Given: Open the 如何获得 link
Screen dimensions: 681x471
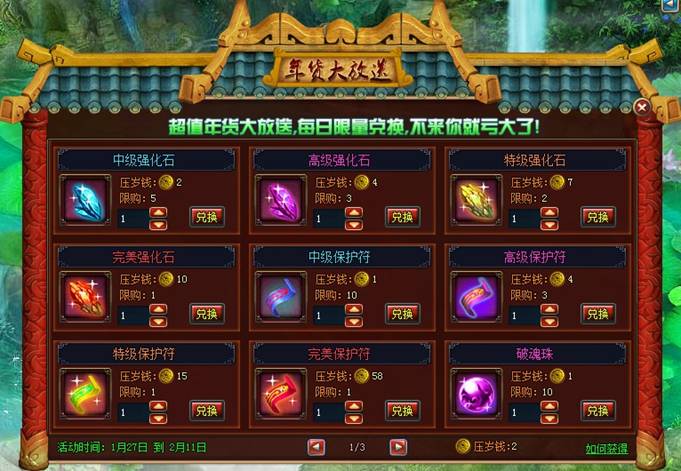Looking at the screenshot, I should click(608, 448).
